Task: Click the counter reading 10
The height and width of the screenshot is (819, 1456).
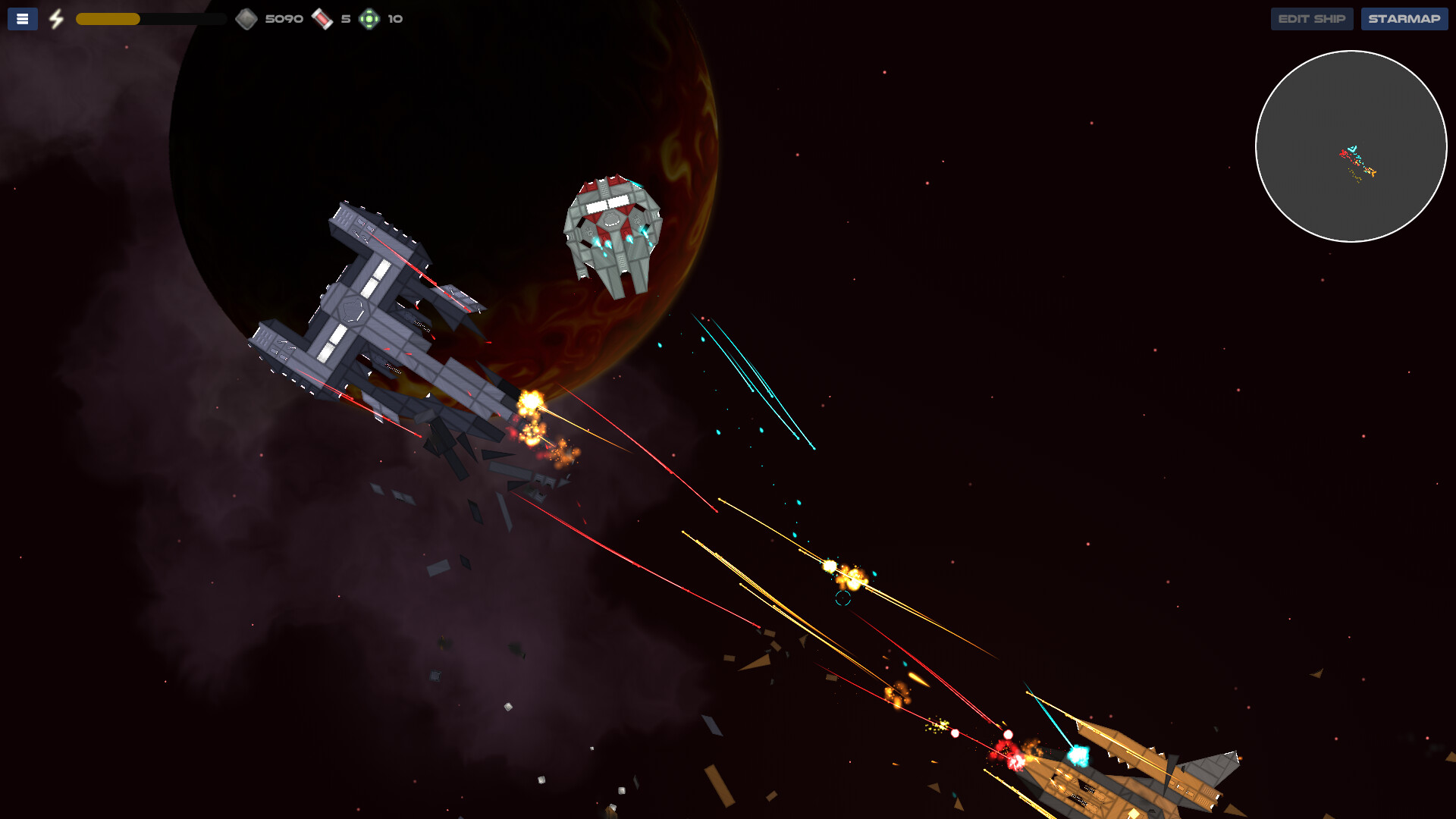Action: click(395, 18)
